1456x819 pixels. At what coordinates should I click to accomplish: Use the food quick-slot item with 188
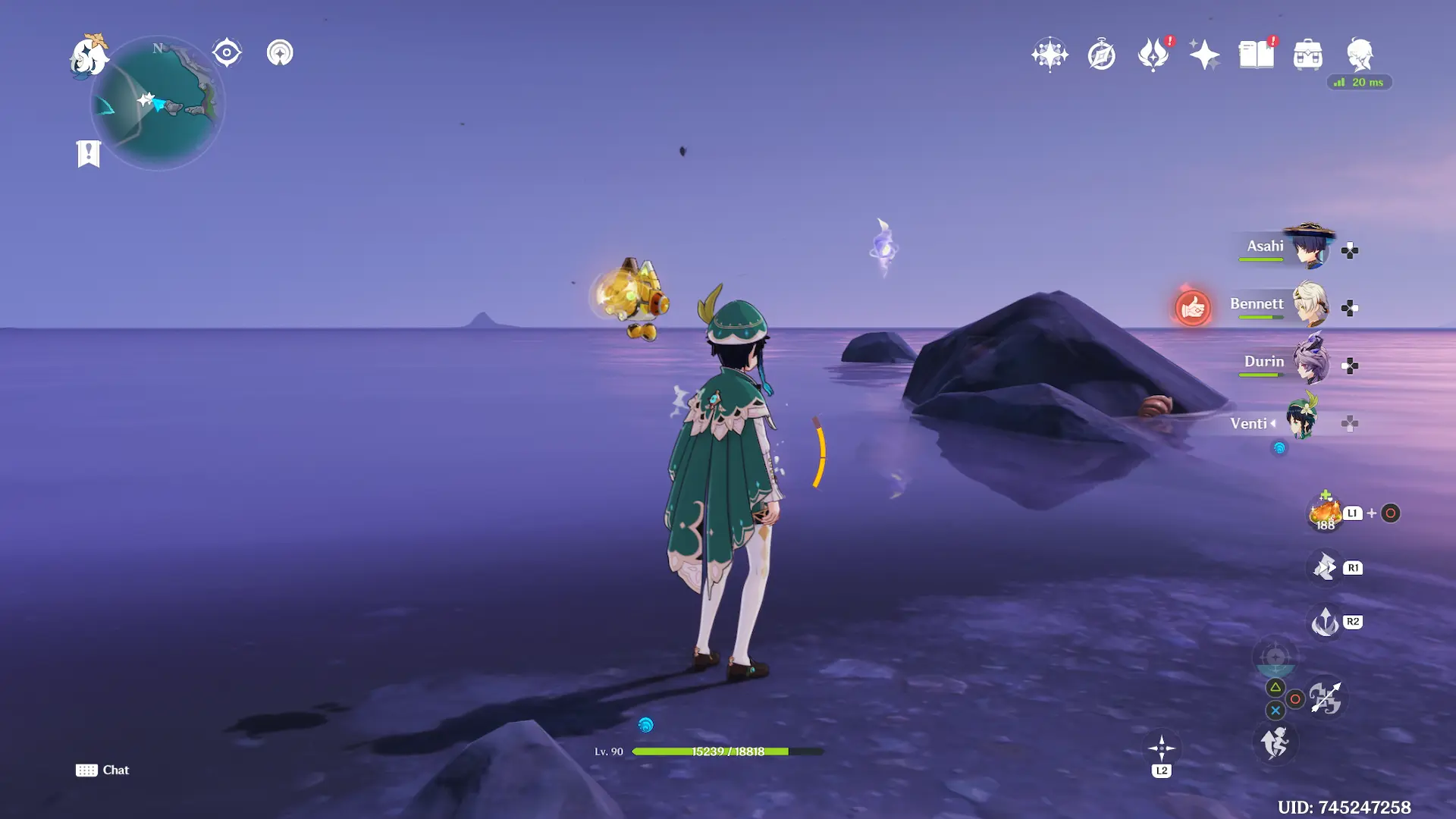point(1325,513)
